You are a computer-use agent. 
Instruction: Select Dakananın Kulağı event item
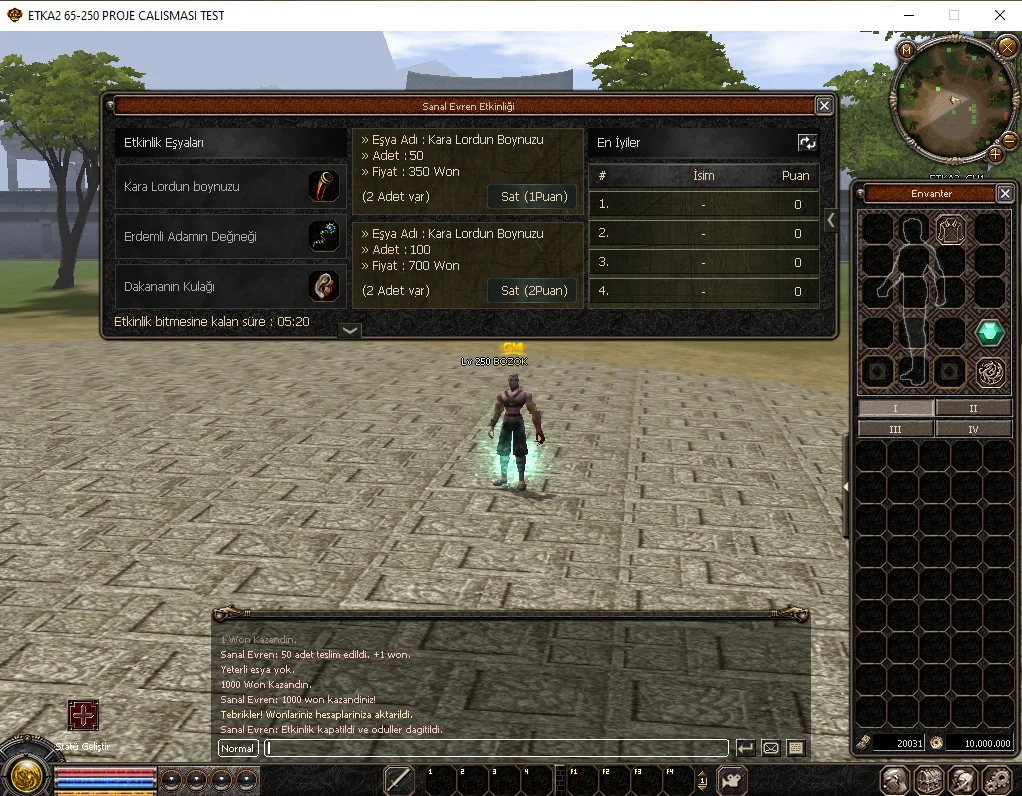coord(231,286)
